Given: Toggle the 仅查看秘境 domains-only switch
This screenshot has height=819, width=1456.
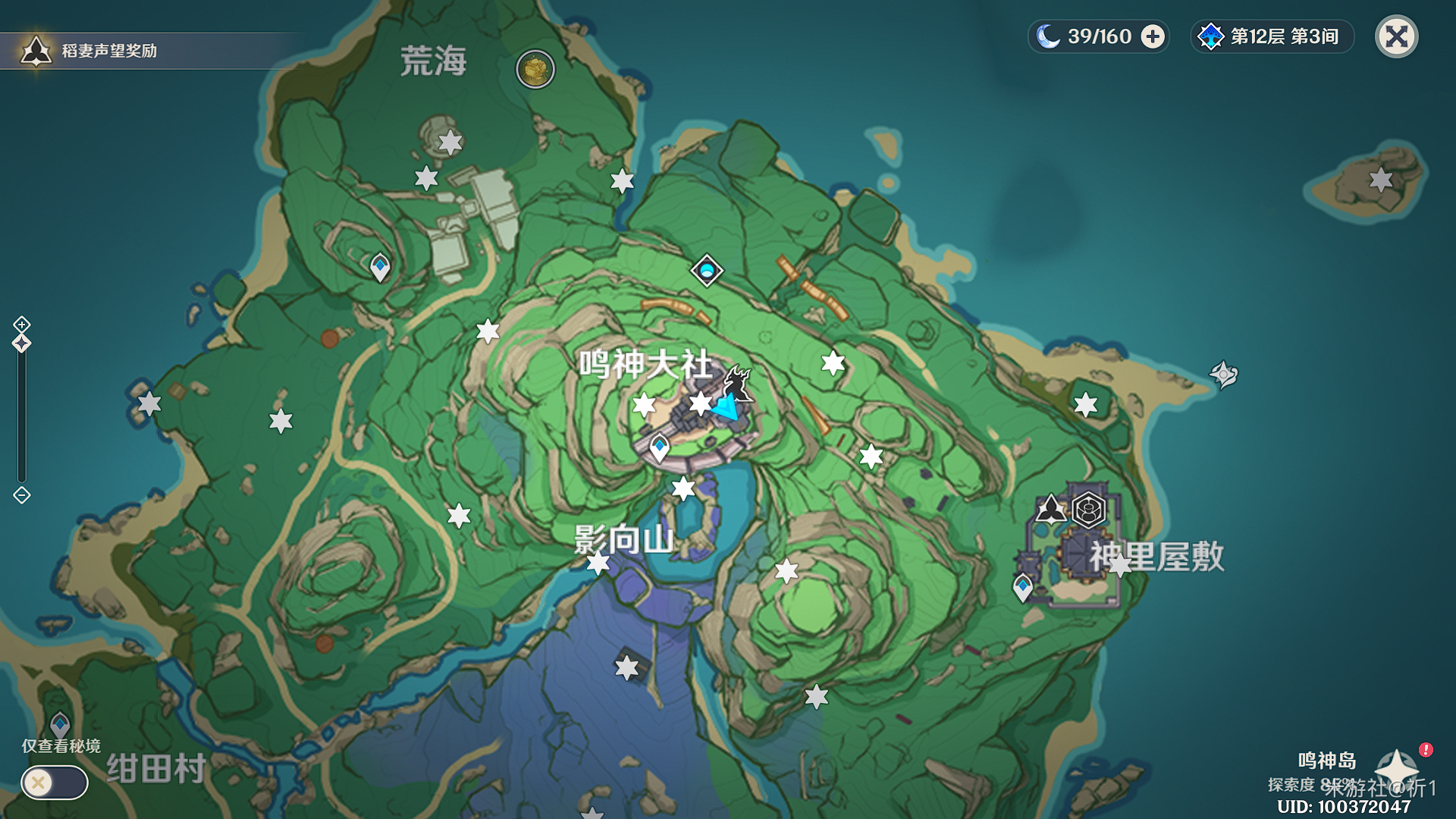Looking at the screenshot, I should click(55, 782).
